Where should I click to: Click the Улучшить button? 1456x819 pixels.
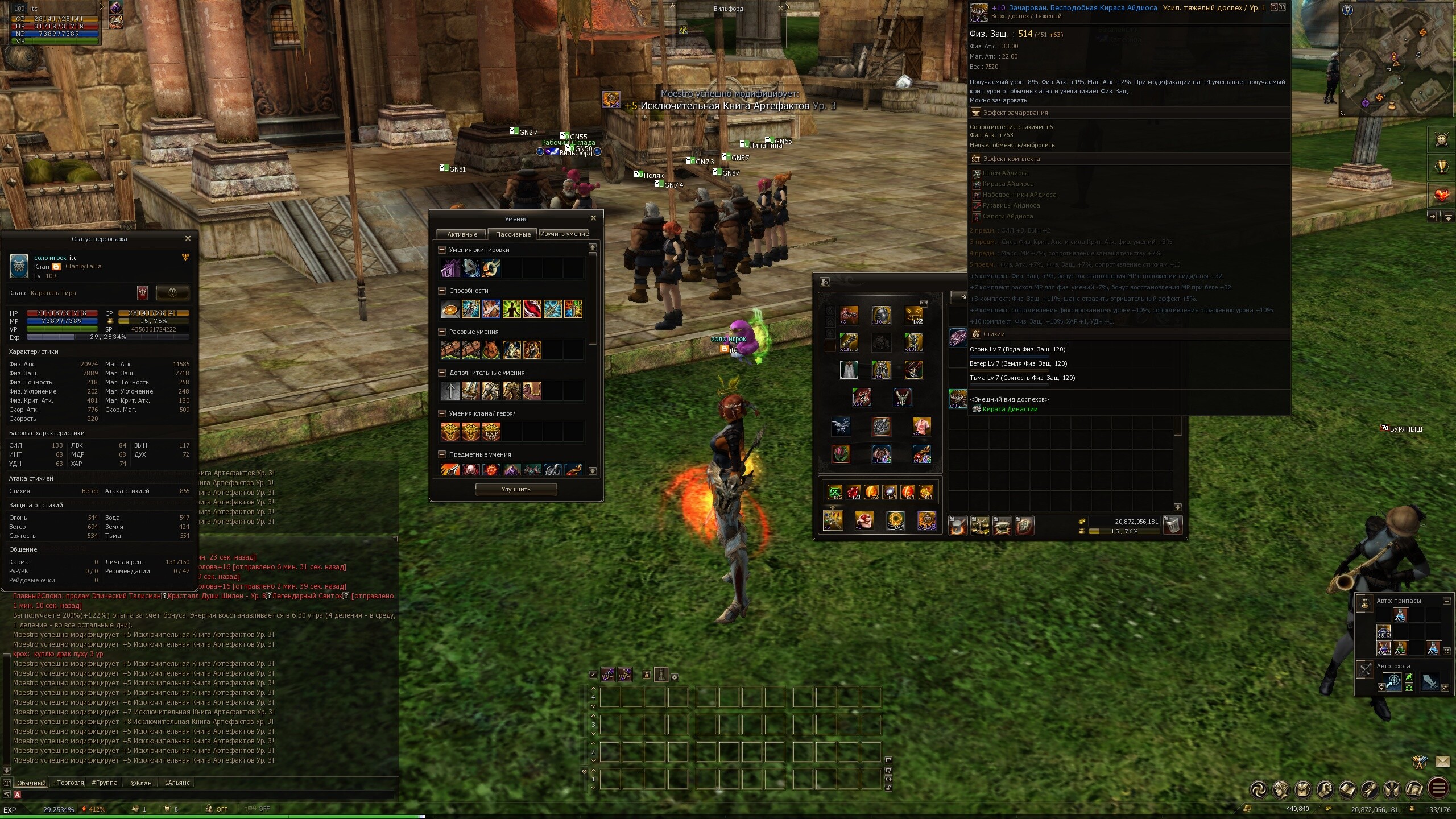[x=516, y=489]
